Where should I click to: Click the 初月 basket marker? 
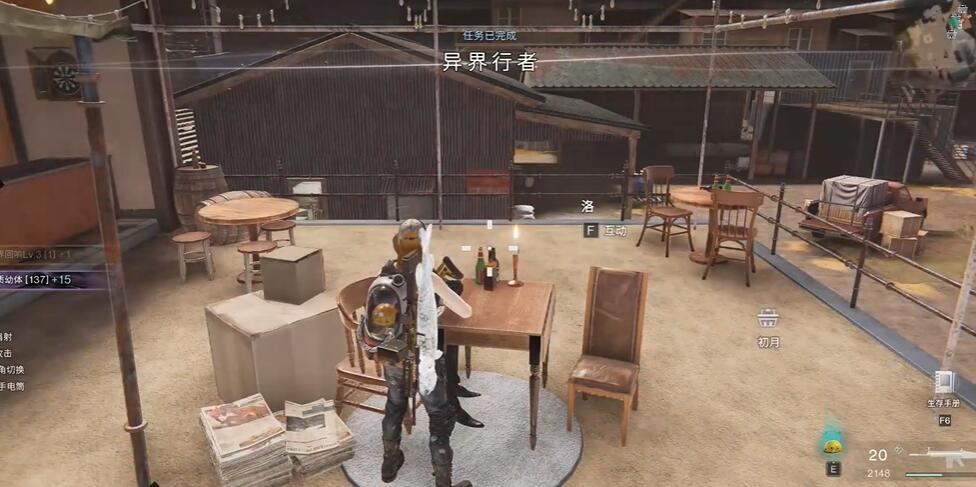tap(768, 318)
